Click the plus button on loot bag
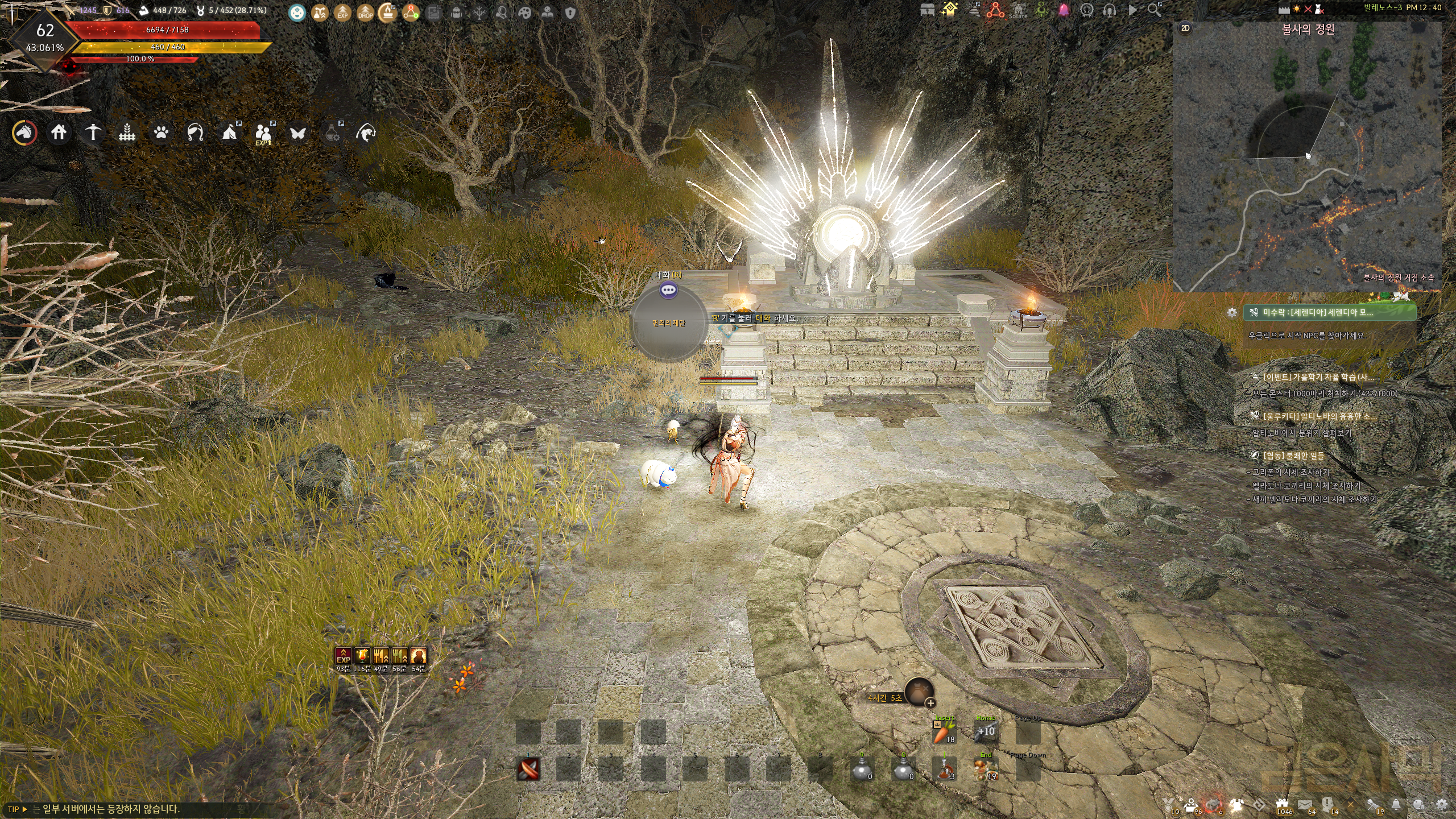 [x=930, y=703]
